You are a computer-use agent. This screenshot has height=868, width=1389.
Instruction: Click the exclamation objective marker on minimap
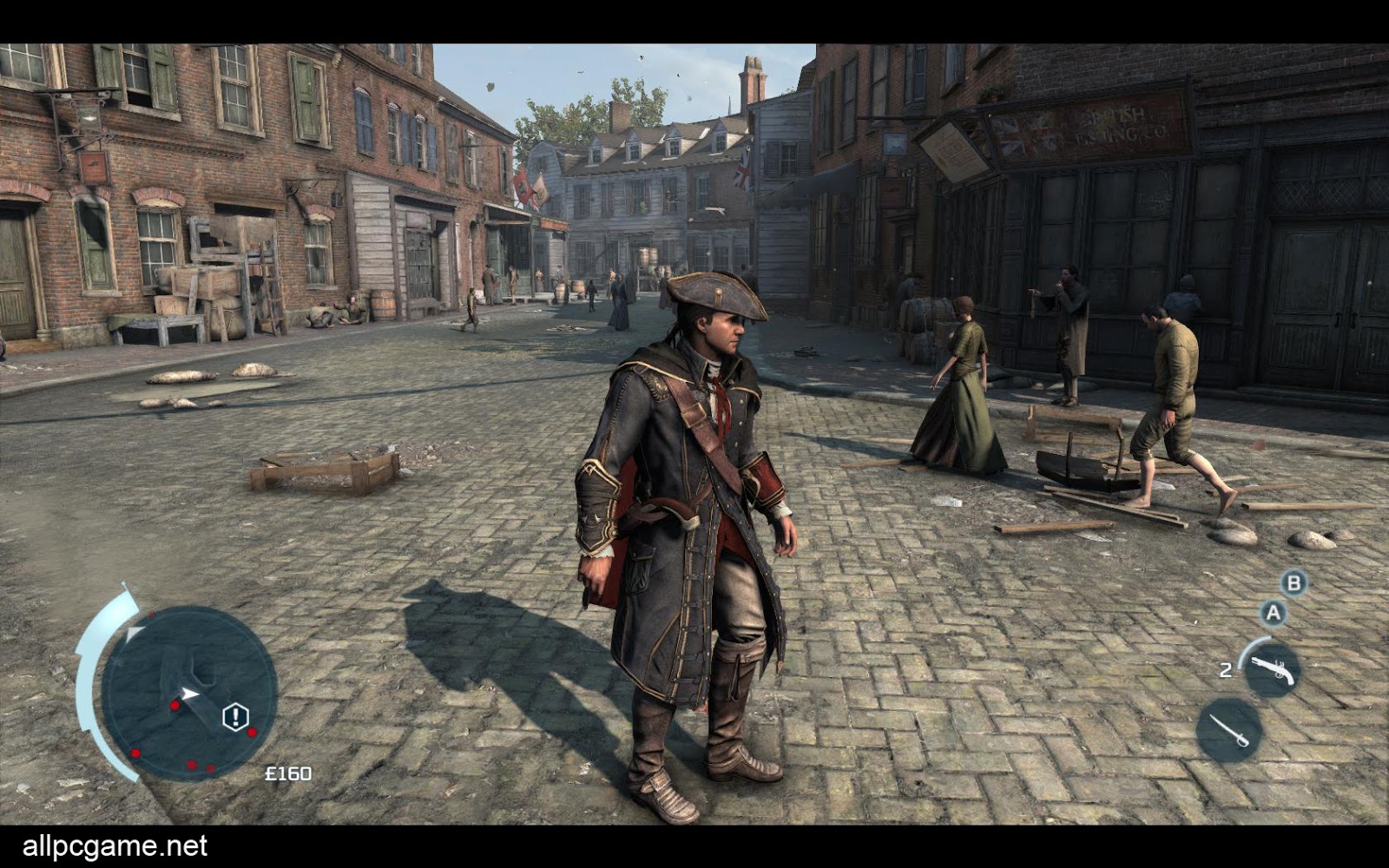(235, 717)
